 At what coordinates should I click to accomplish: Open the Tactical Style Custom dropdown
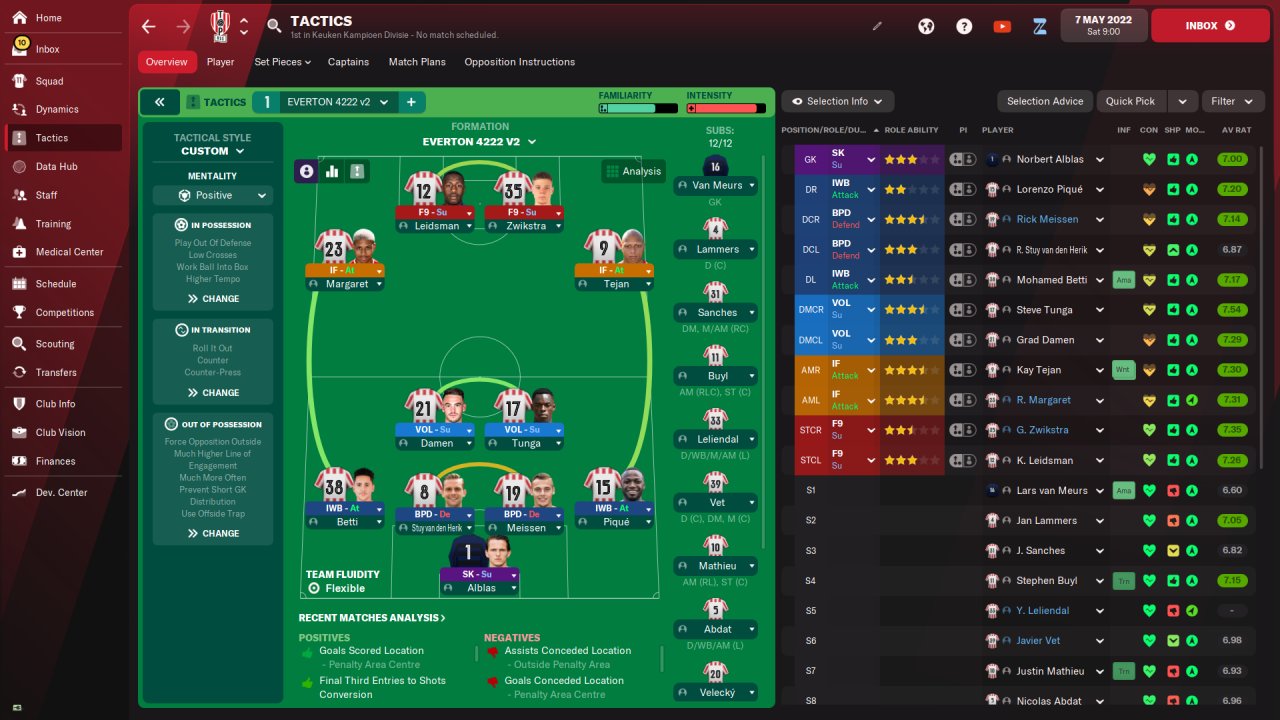coord(213,151)
